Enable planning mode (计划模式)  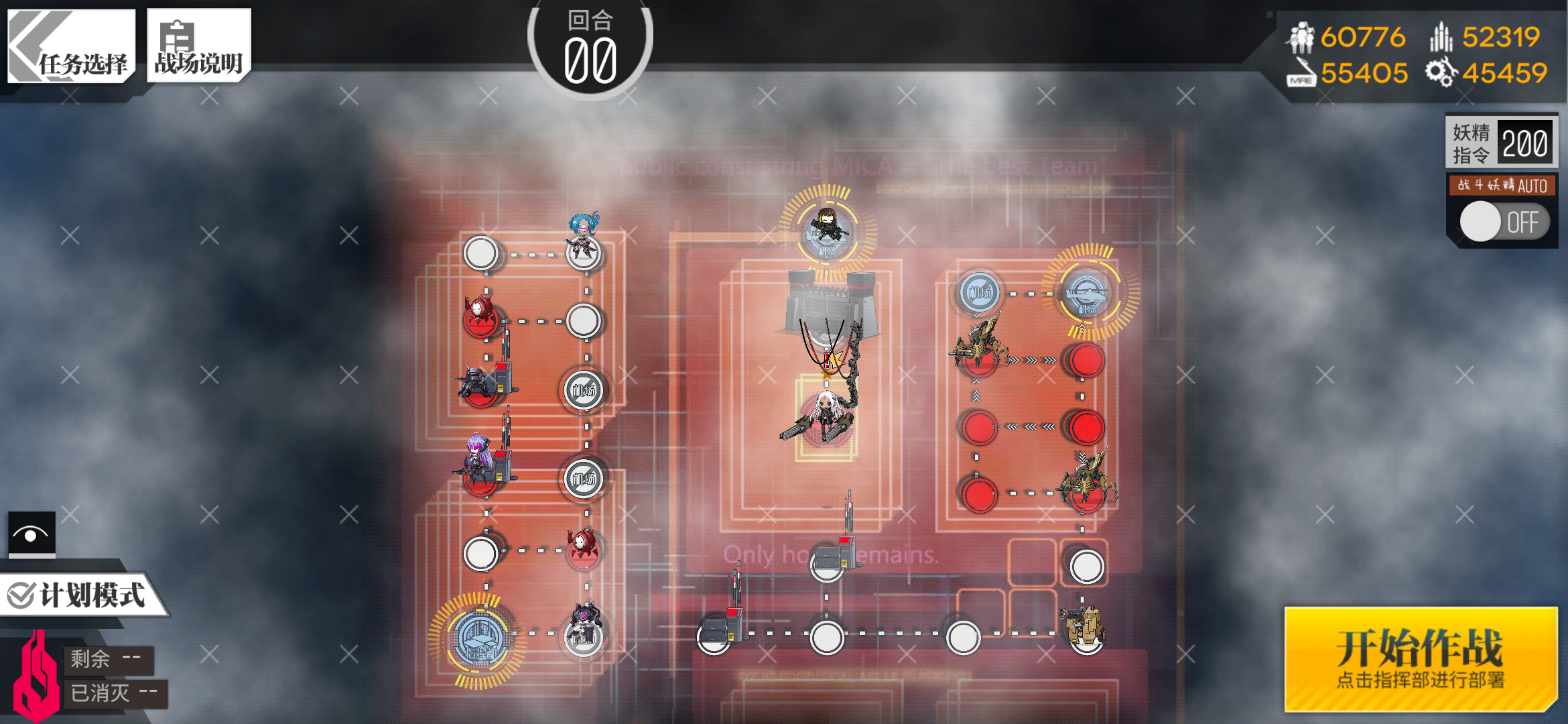79,595
